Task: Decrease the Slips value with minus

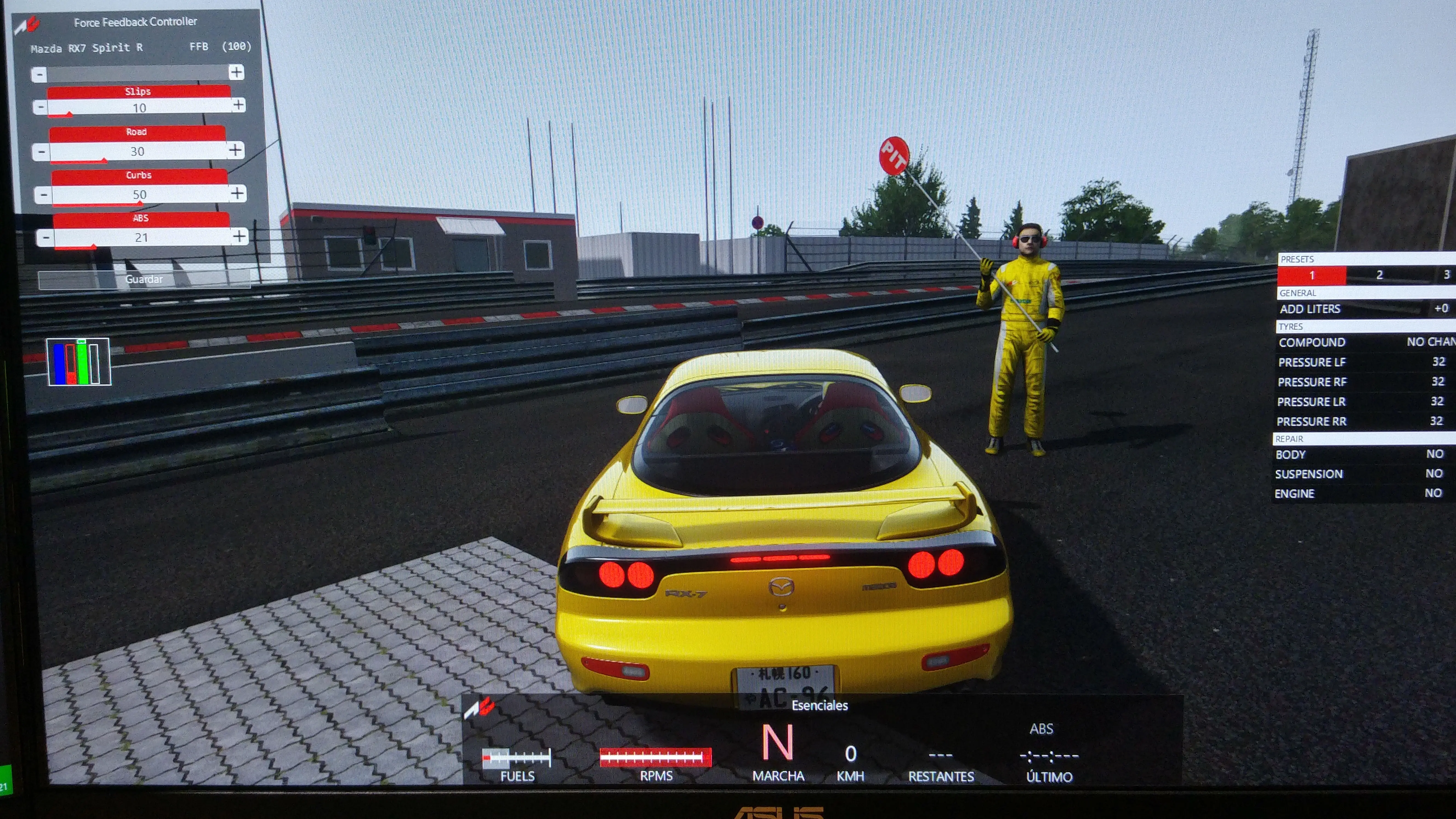Action: (x=39, y=107)
